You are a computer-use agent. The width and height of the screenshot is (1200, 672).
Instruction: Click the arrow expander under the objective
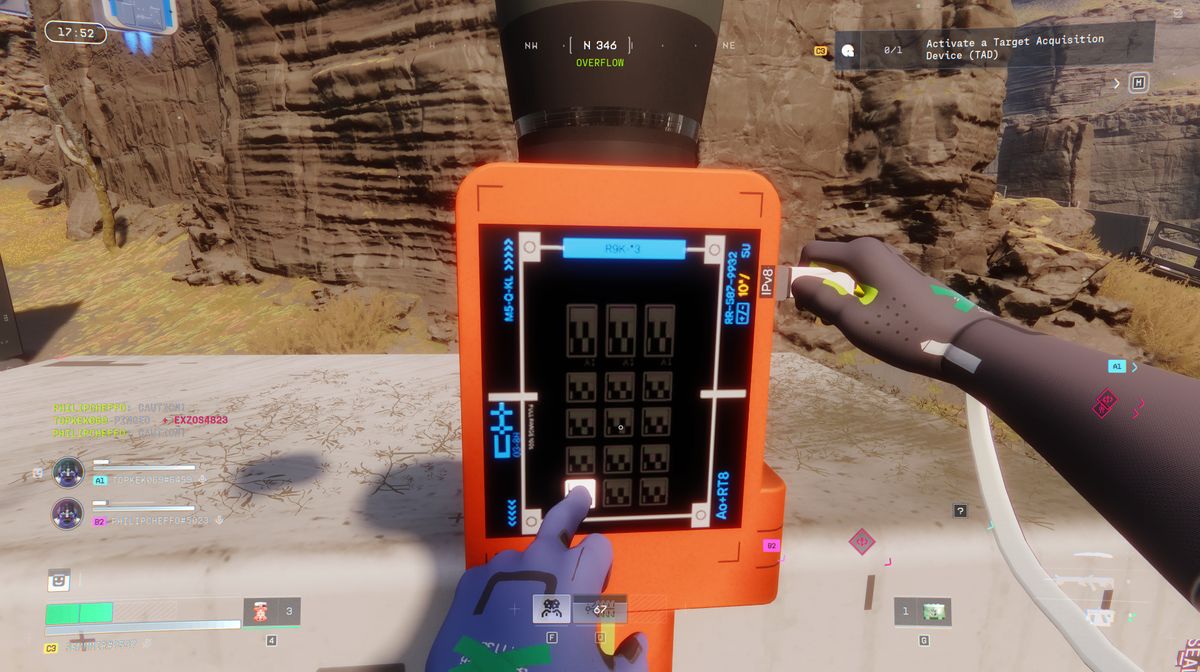click(1117, 84)
